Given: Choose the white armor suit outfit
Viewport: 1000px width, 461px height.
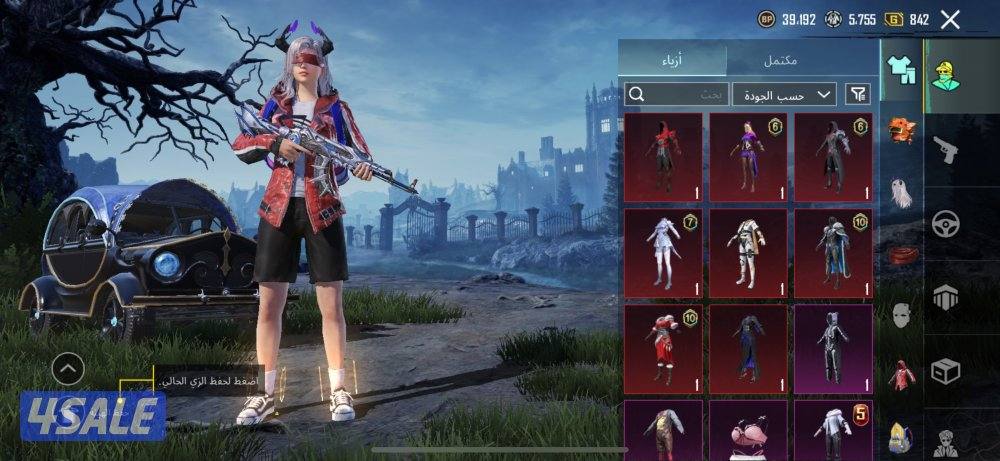Looking at the screenshot, I should (748, 252).
